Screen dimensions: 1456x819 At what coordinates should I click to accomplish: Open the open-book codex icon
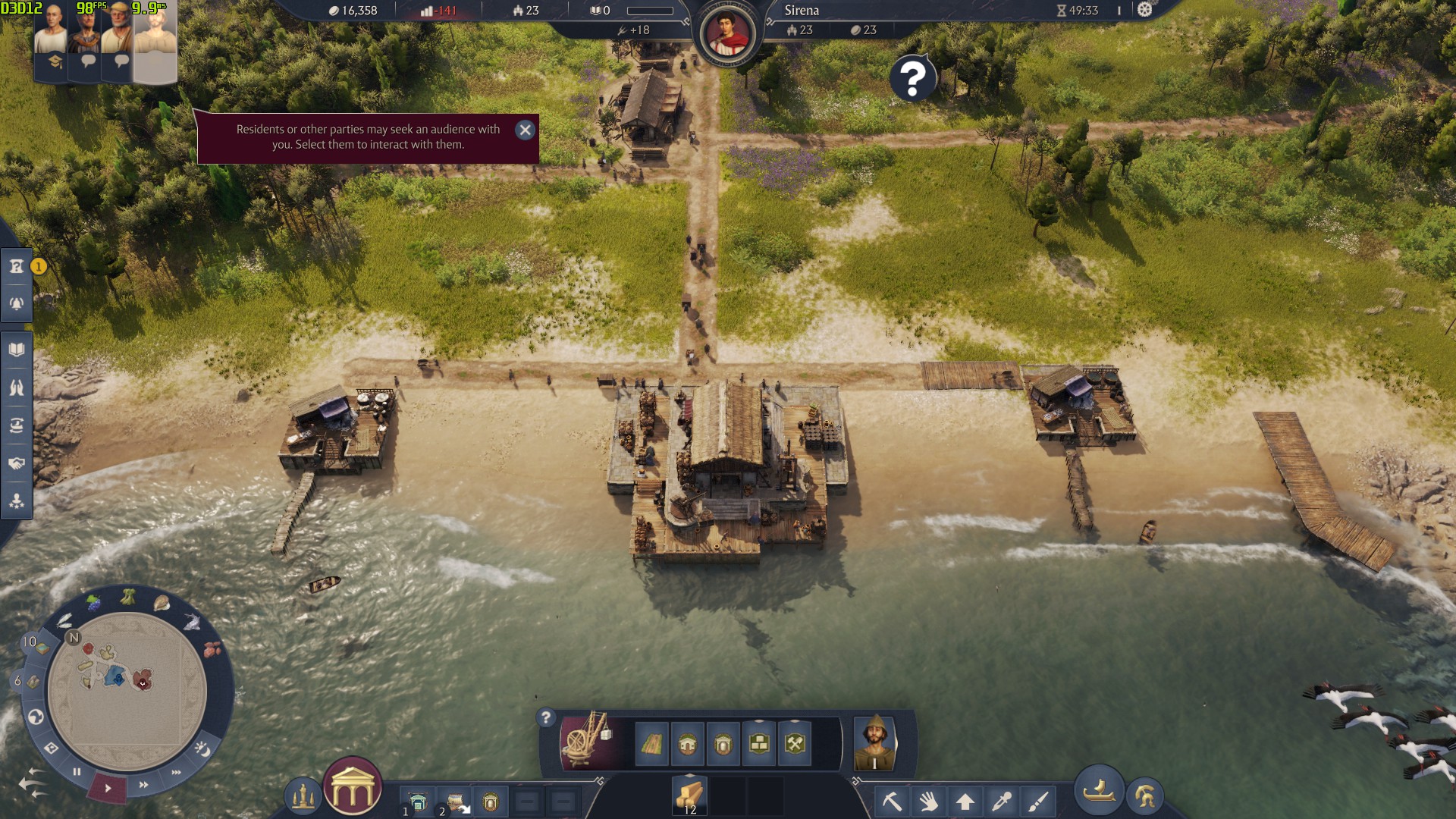tap(17, 350)
